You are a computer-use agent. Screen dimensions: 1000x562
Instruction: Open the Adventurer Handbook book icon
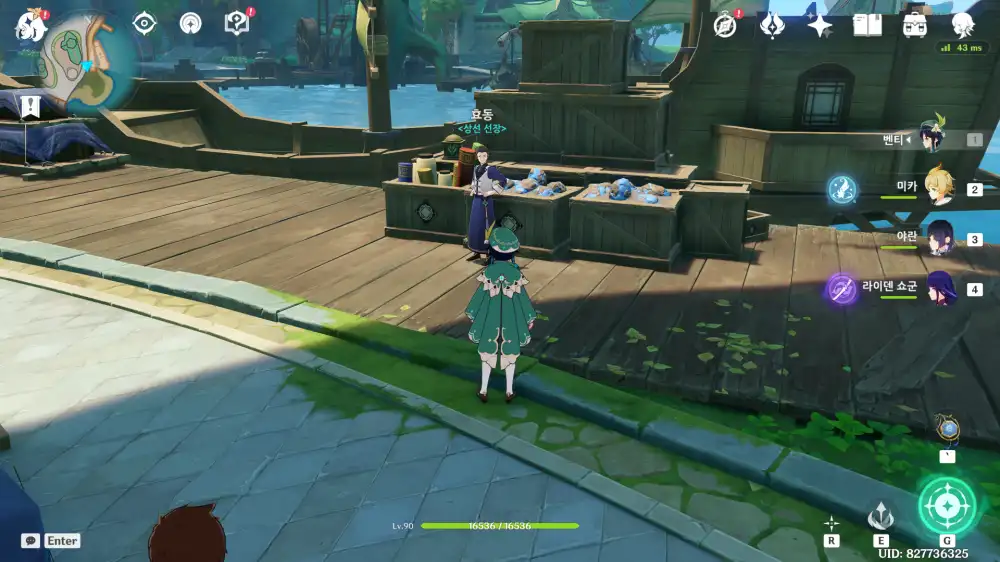point(867,25)
